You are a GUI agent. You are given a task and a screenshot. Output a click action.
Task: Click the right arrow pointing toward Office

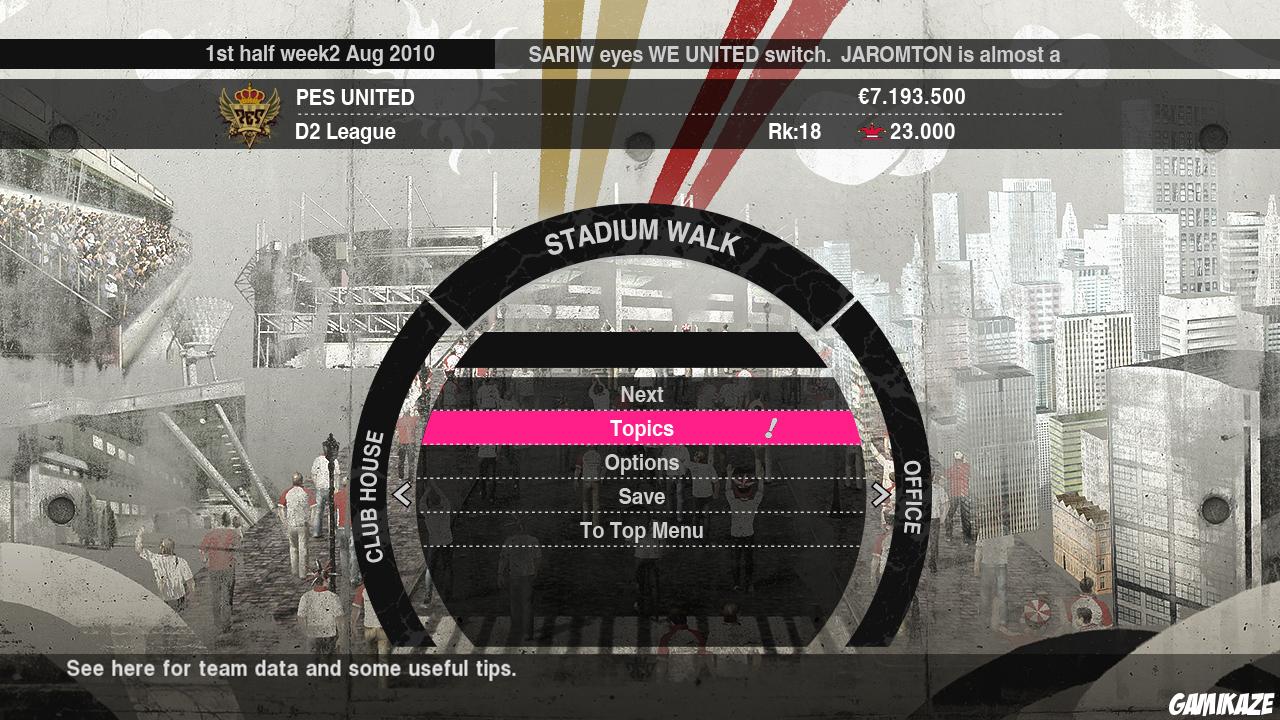point(879,494)
